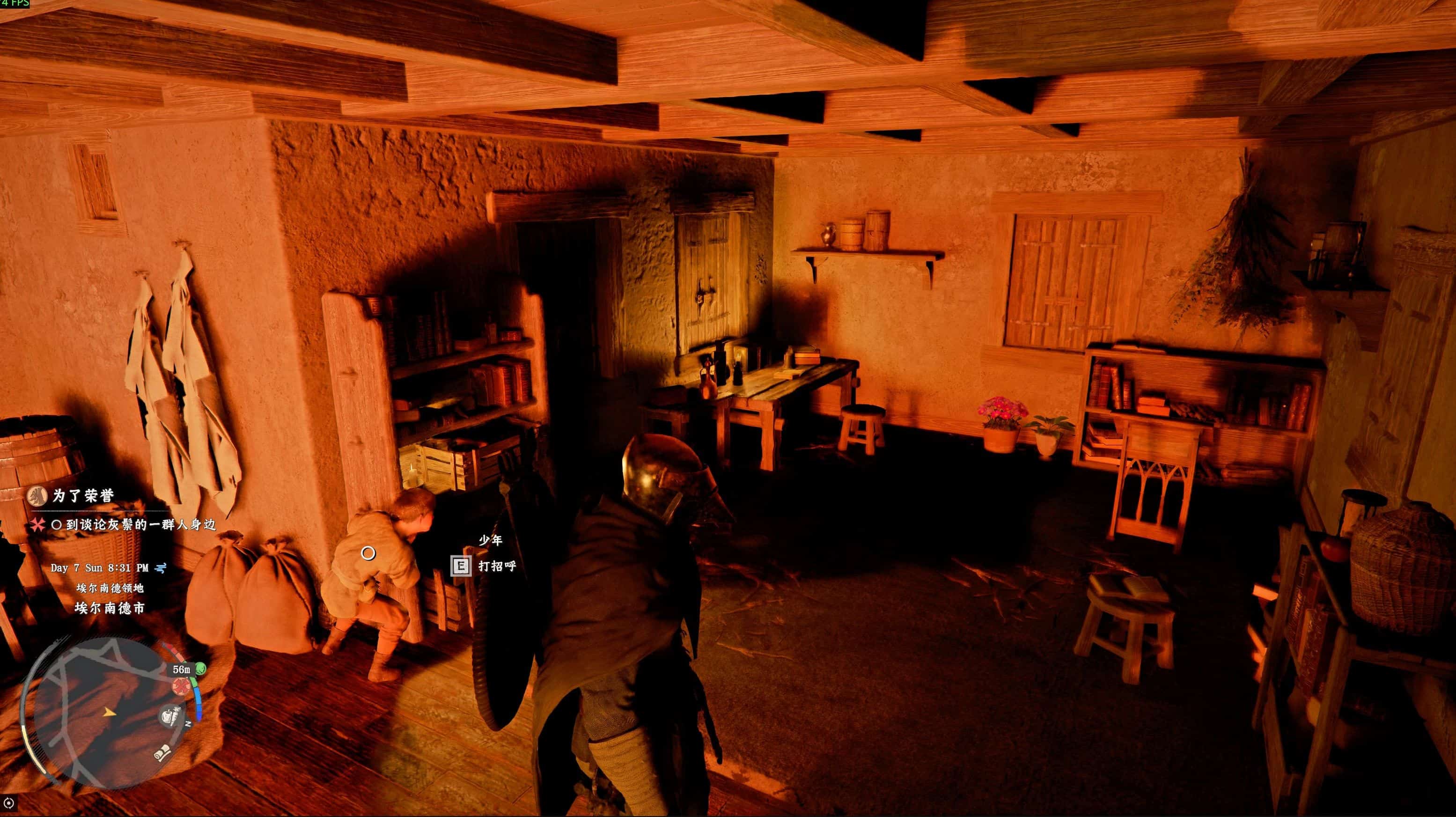Click the blue wind weather icon
Viewport: 1456px width, 817px height.
161,567
